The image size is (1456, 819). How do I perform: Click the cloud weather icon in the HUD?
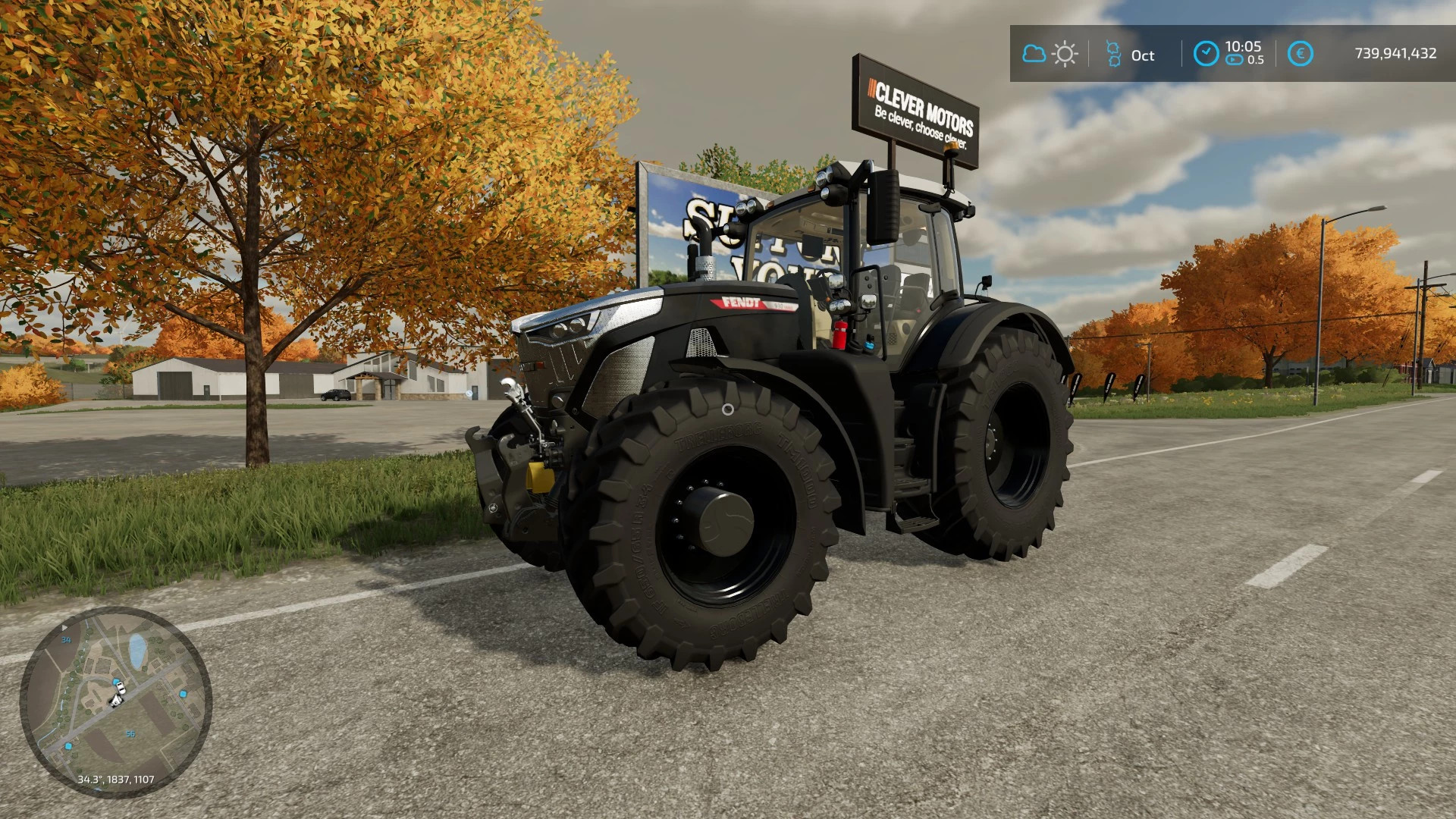1034,55
